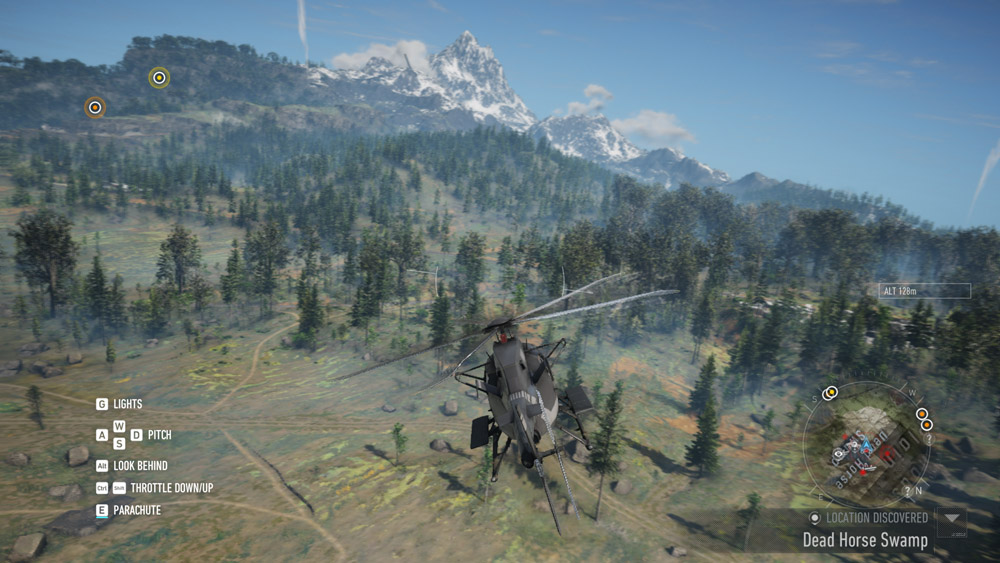Select the question mark beside the minimap's N
1000x563 pixels.
pos(906,491)
